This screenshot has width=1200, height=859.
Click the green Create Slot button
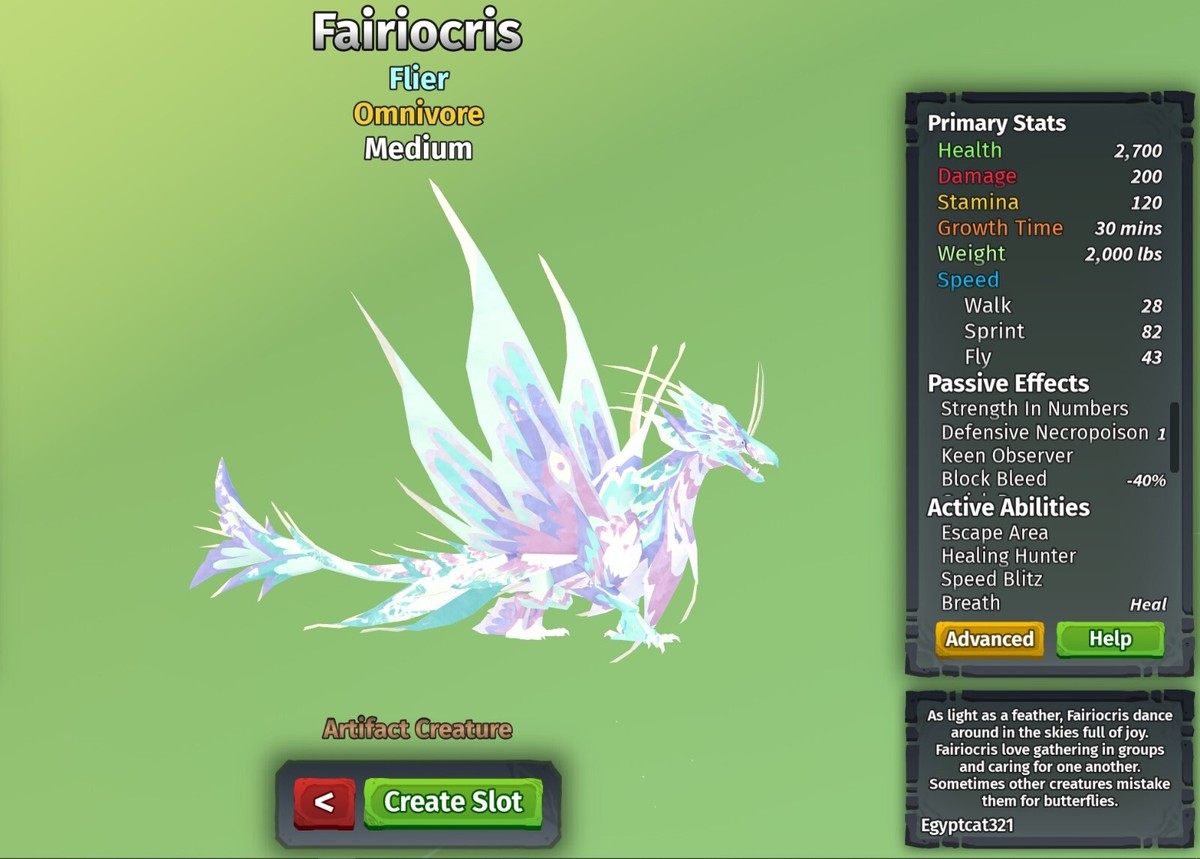(x=453, y=802)
